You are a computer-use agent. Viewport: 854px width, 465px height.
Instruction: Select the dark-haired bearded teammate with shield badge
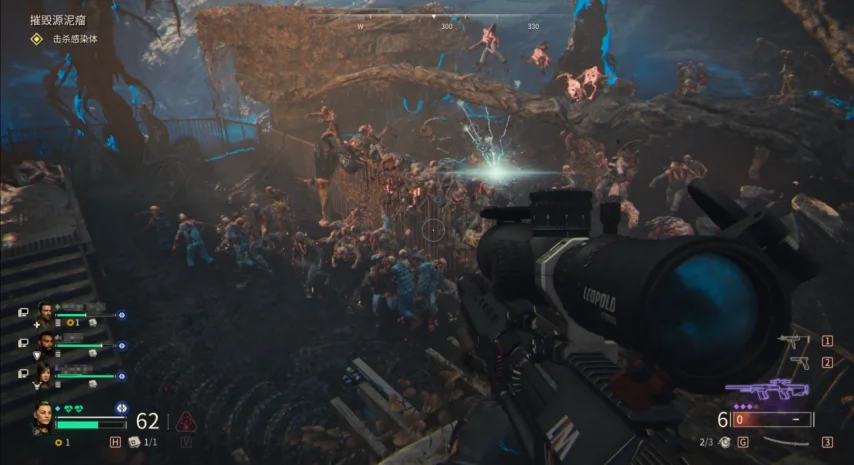43,344
